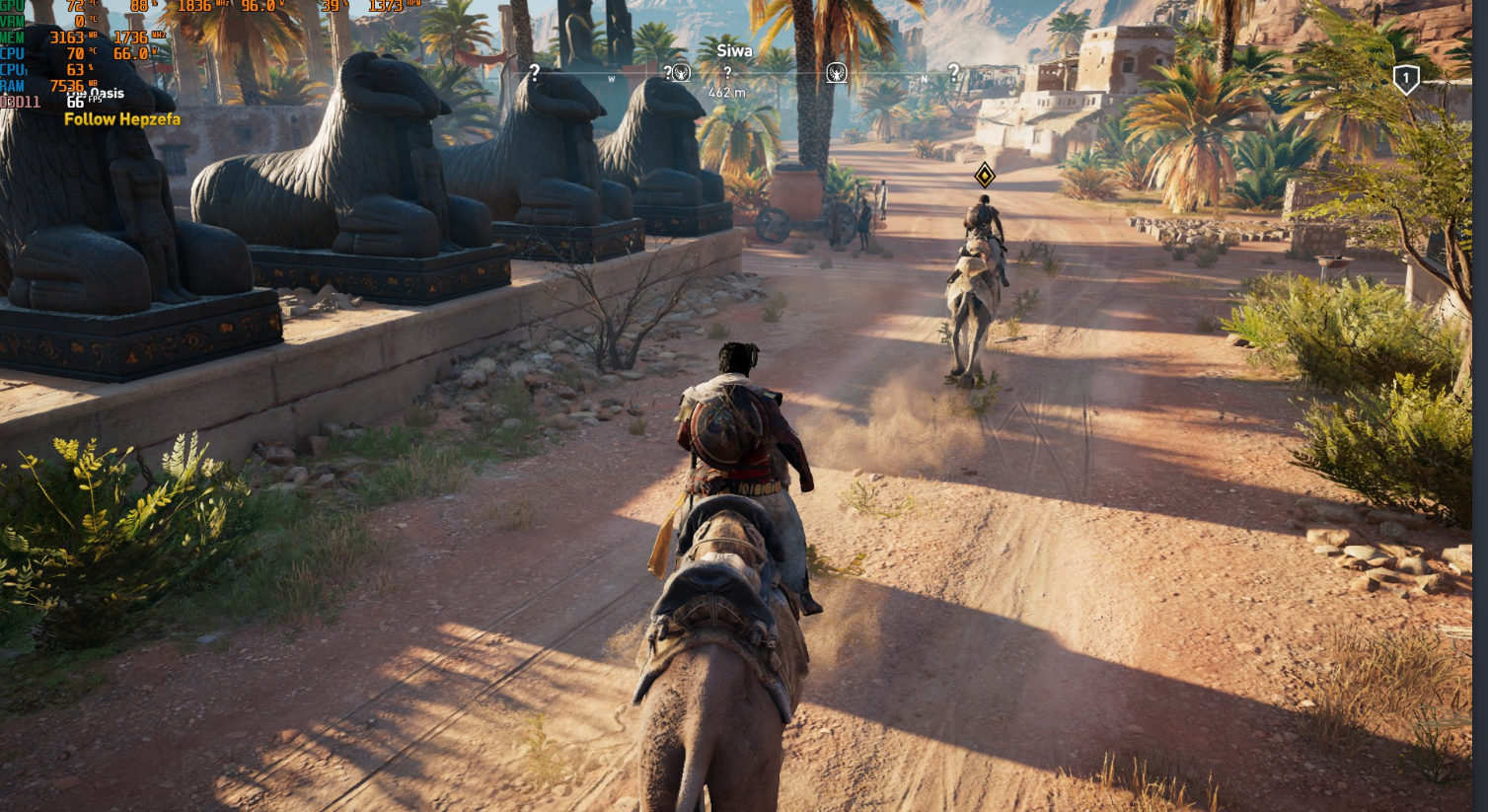Select the question mark marker above 462 m
Screen dimensions: 1488x812
click(x=727, y=72)
